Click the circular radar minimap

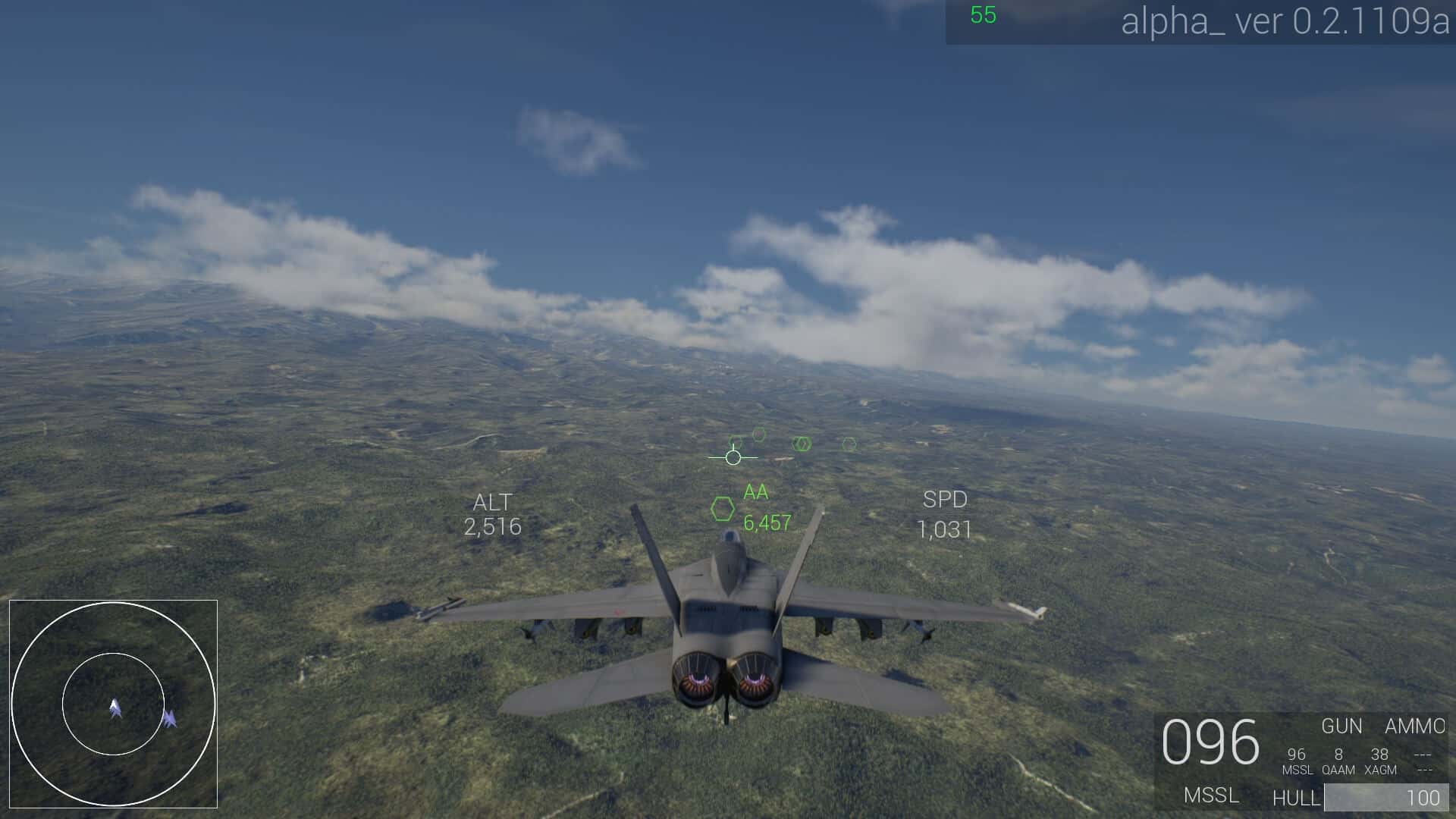[113, 704]
